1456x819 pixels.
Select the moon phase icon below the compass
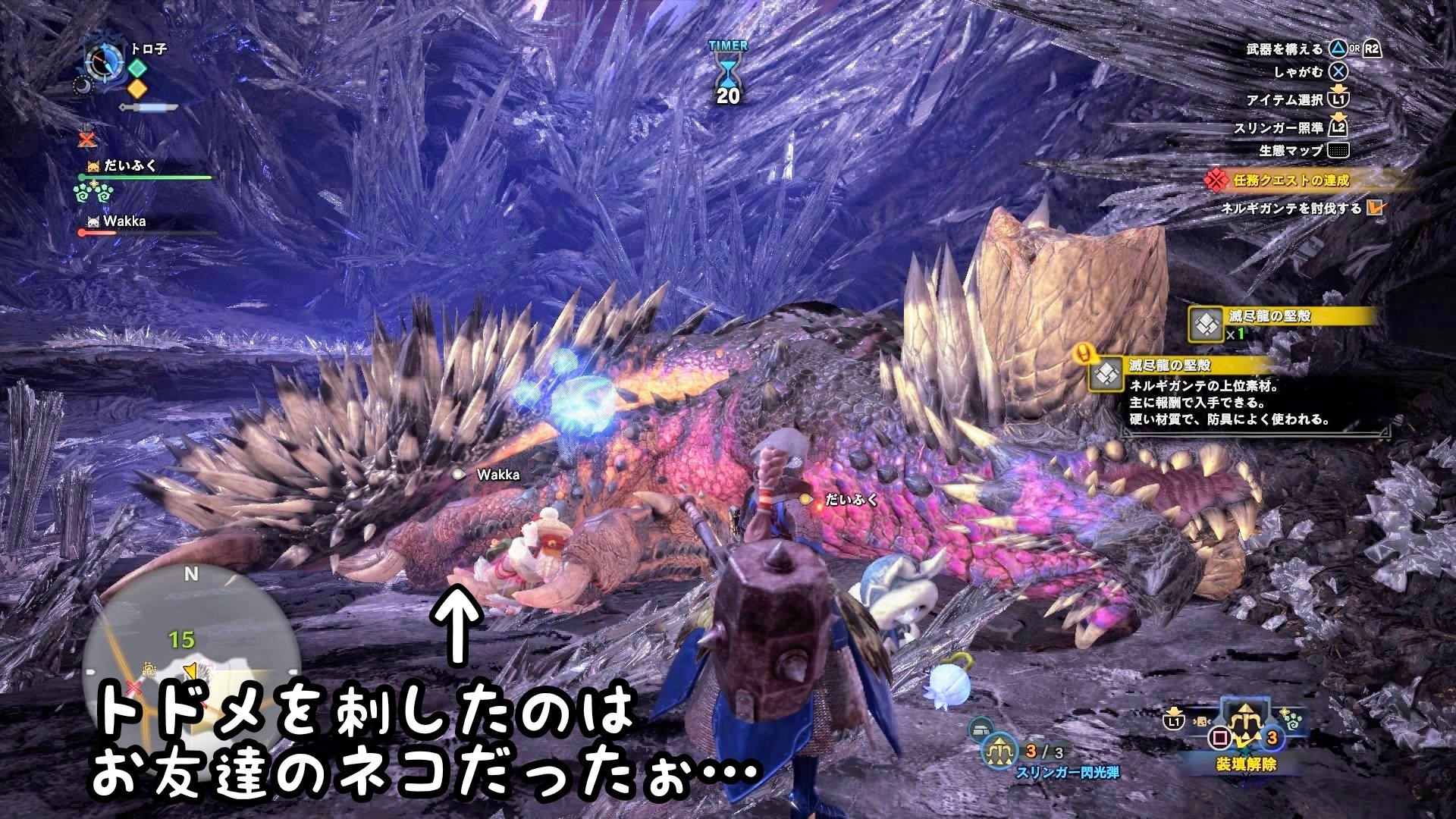[84, 86]
